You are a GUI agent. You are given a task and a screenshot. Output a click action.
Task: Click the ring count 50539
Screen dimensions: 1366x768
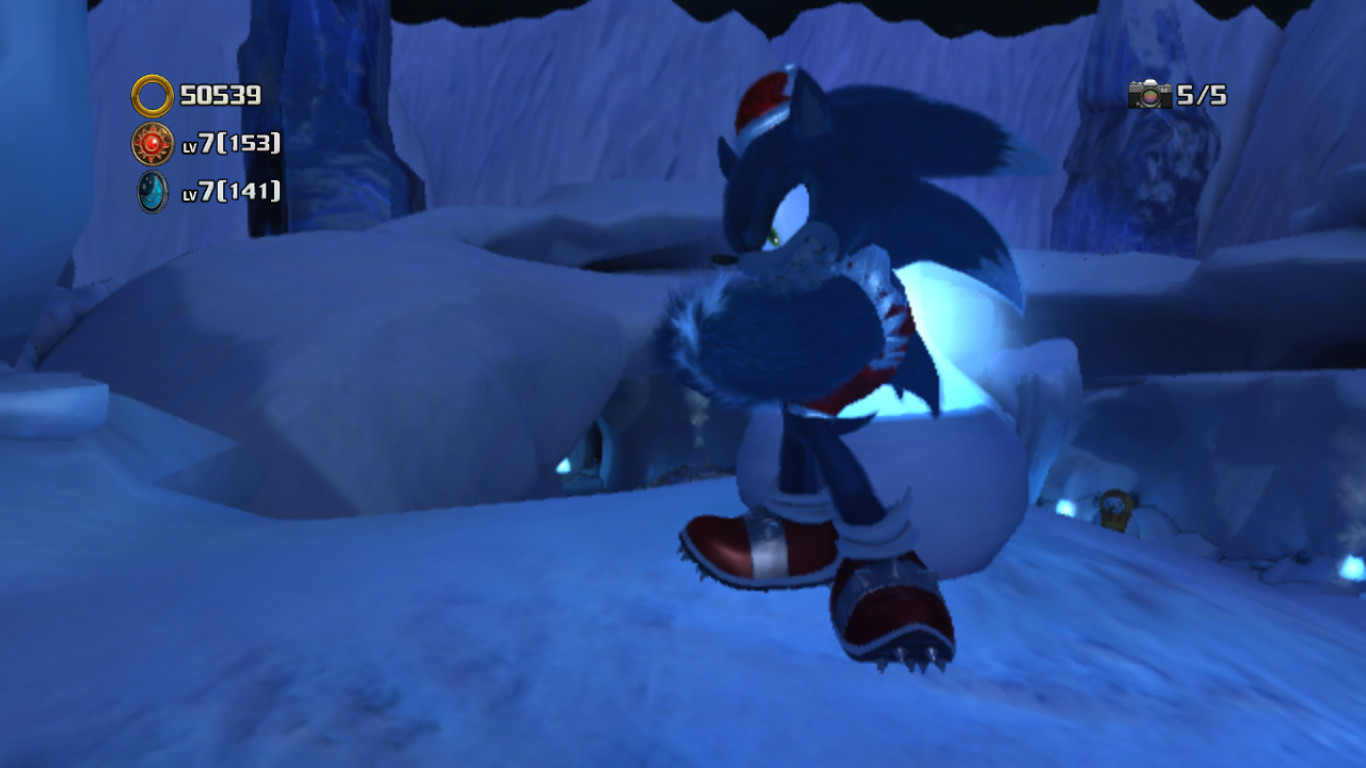(219, 97)
